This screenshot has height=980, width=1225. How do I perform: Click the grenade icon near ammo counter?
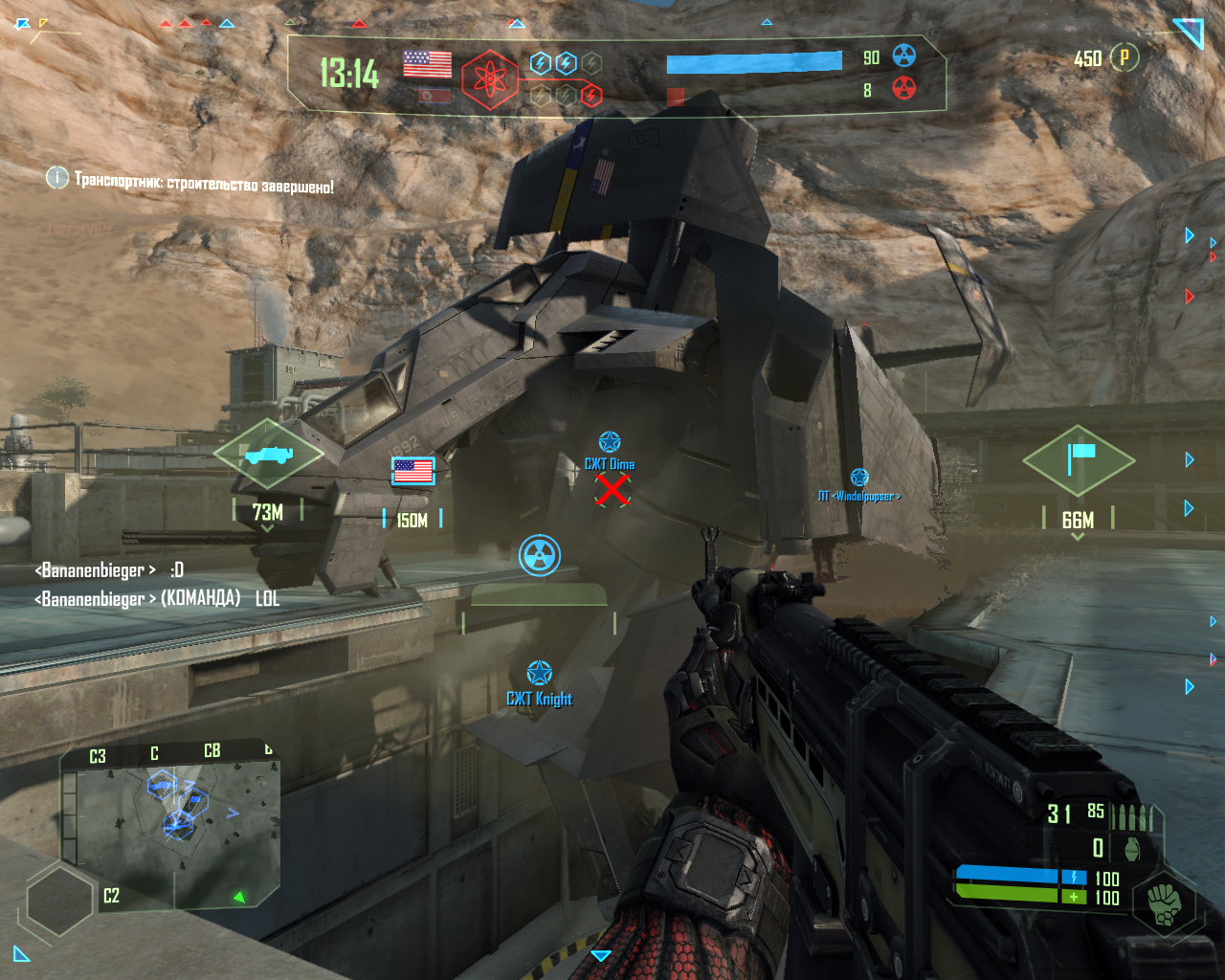click(1131, 848)
